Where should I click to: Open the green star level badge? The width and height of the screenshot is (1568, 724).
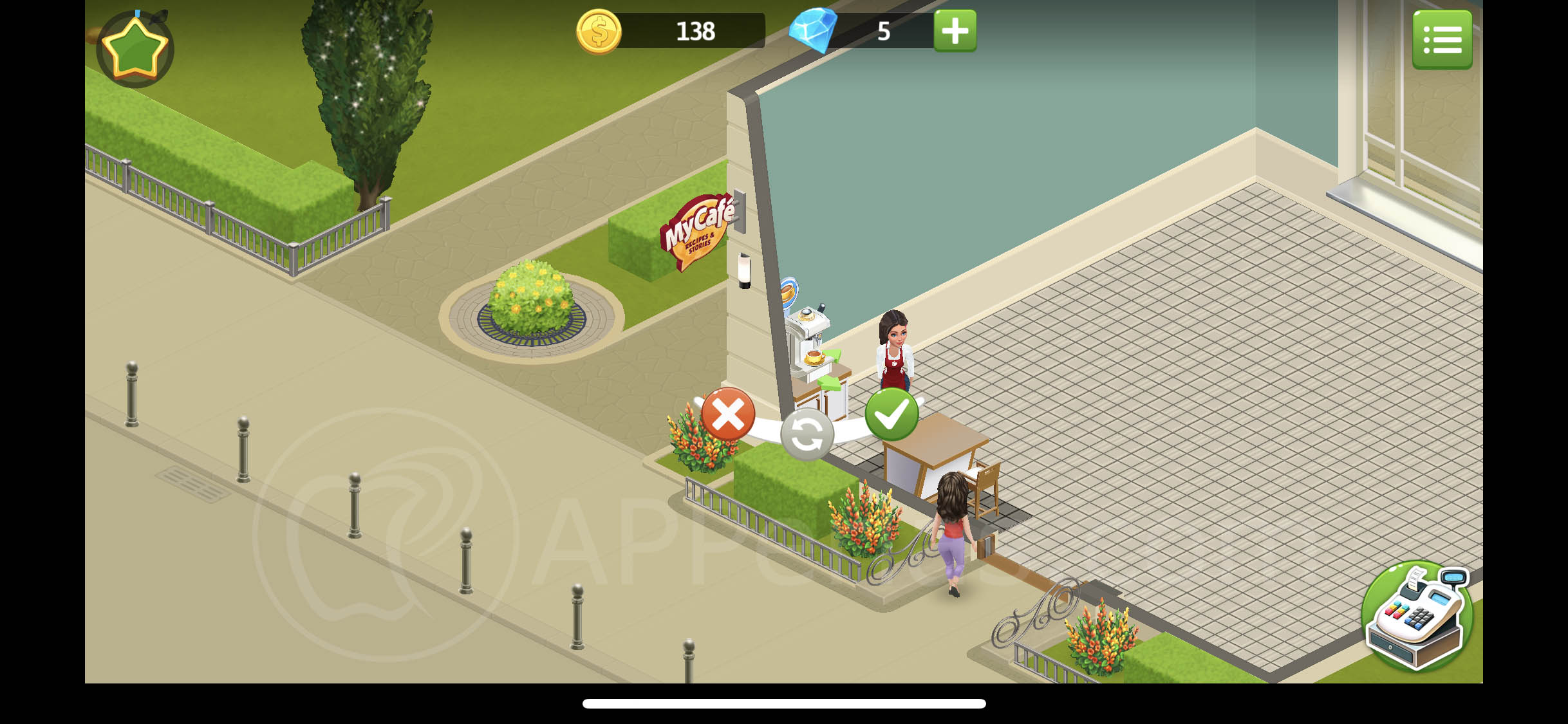pos(135,49)
